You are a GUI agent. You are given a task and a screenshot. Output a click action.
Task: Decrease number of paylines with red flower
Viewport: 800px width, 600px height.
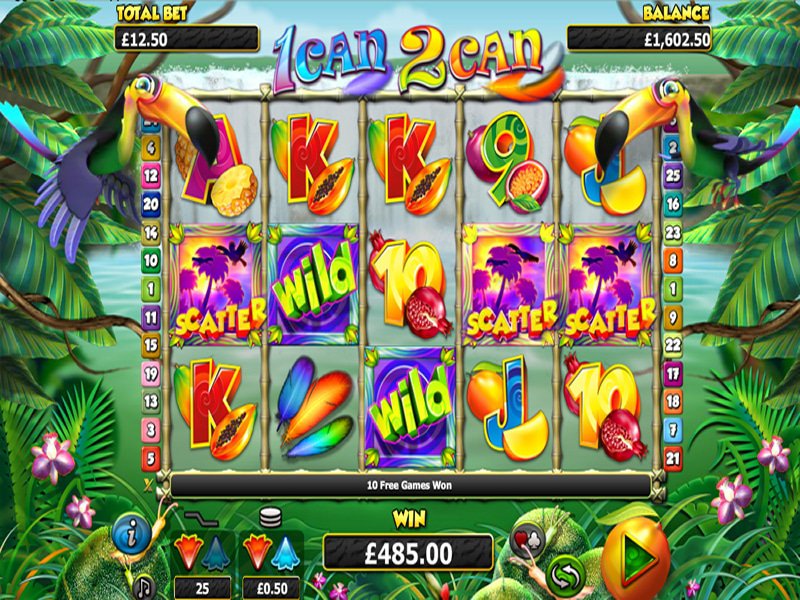186,551
